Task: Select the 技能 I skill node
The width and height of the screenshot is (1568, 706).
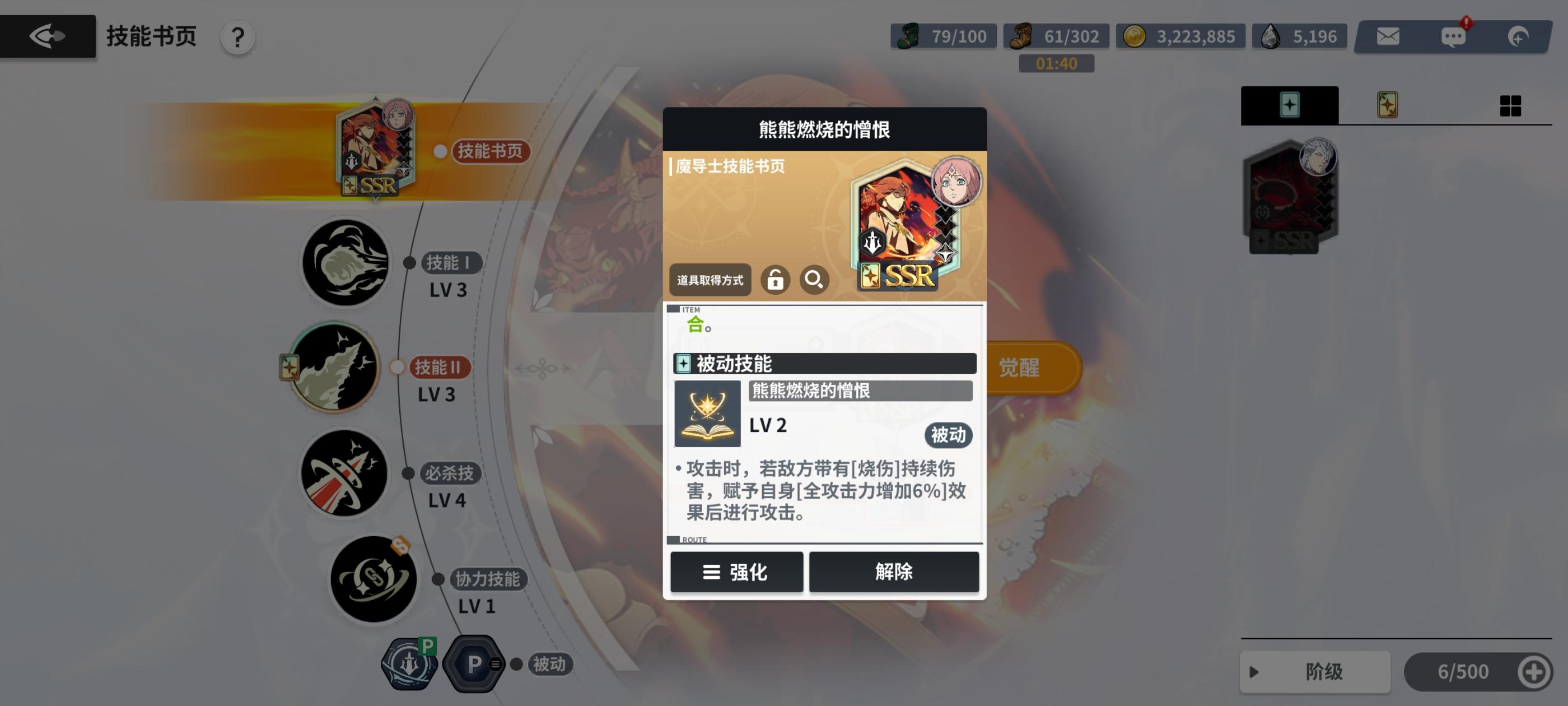Action: (344, 263)
